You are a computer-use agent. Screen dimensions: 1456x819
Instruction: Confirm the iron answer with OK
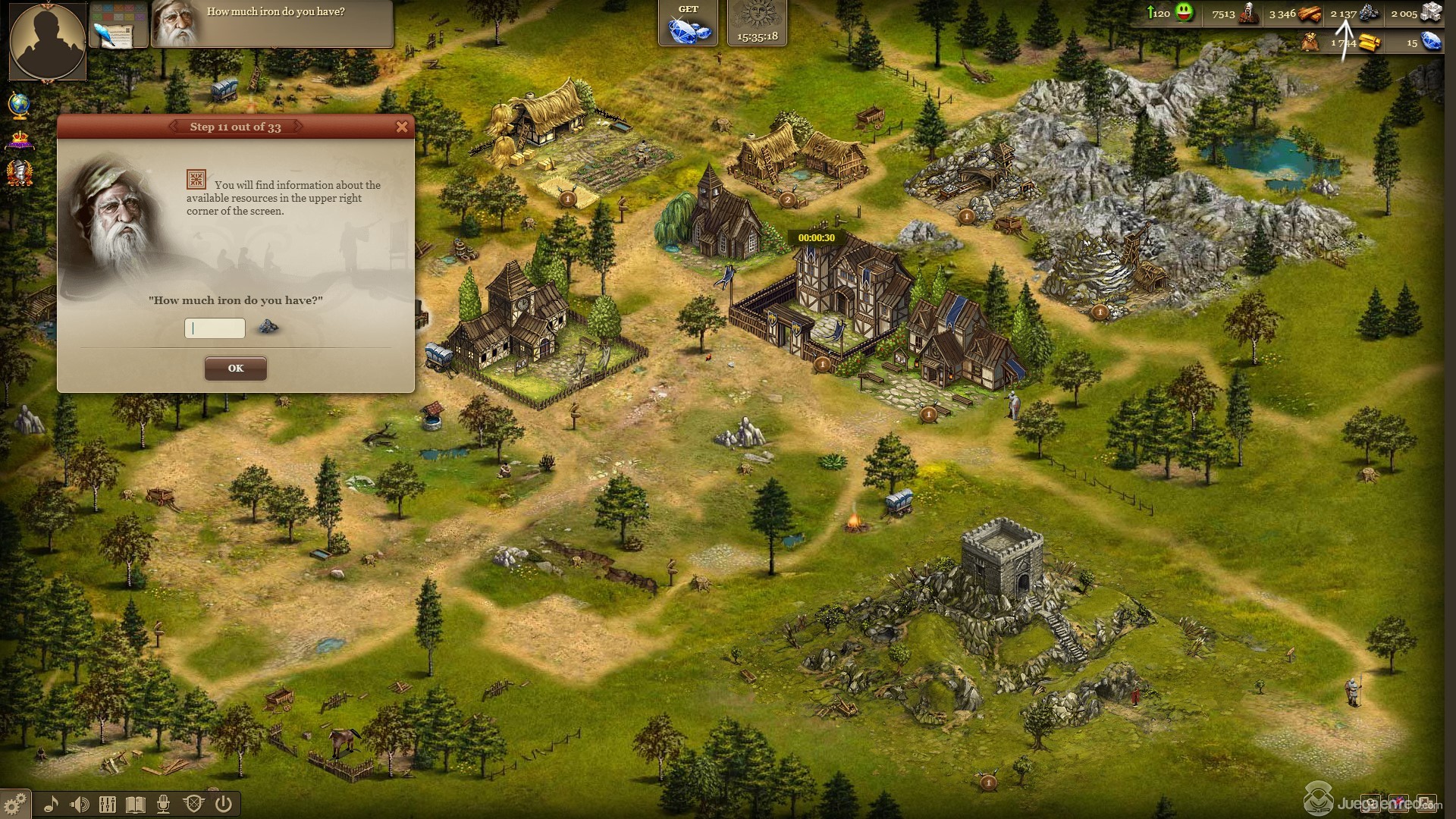pos(235,369)
